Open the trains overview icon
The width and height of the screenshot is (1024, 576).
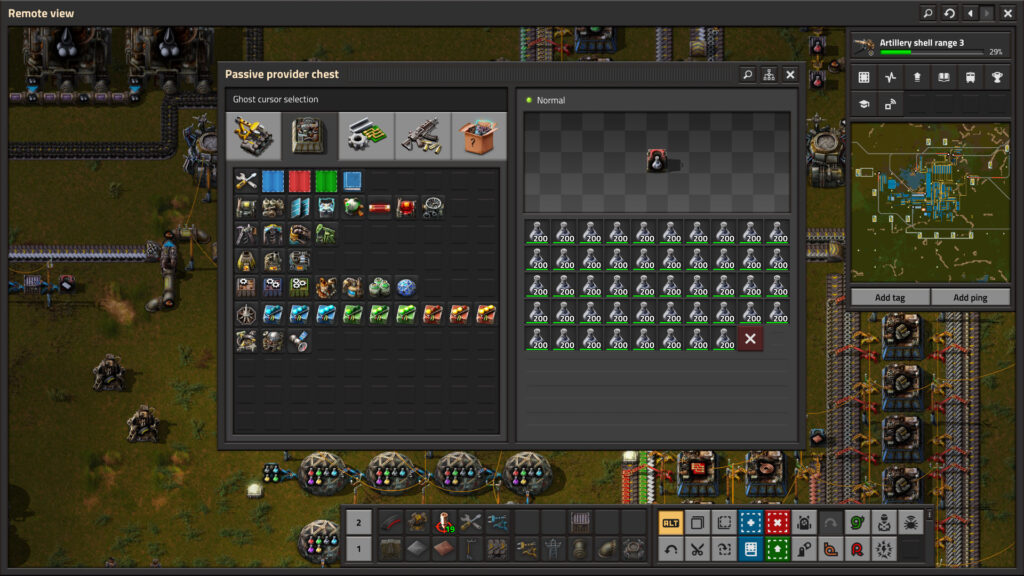pyautogui.click(x=969, y=78)
